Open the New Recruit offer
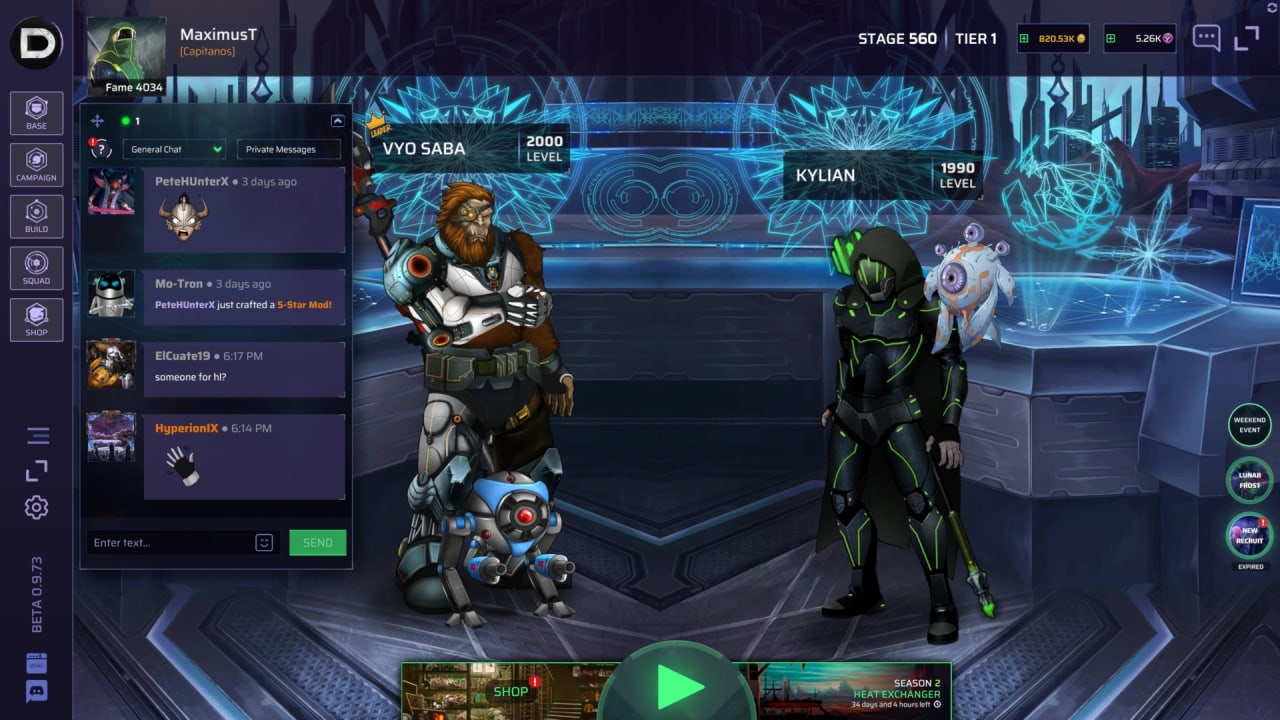The height and width of the screenshot is (720, 1280). point(1249,535)
